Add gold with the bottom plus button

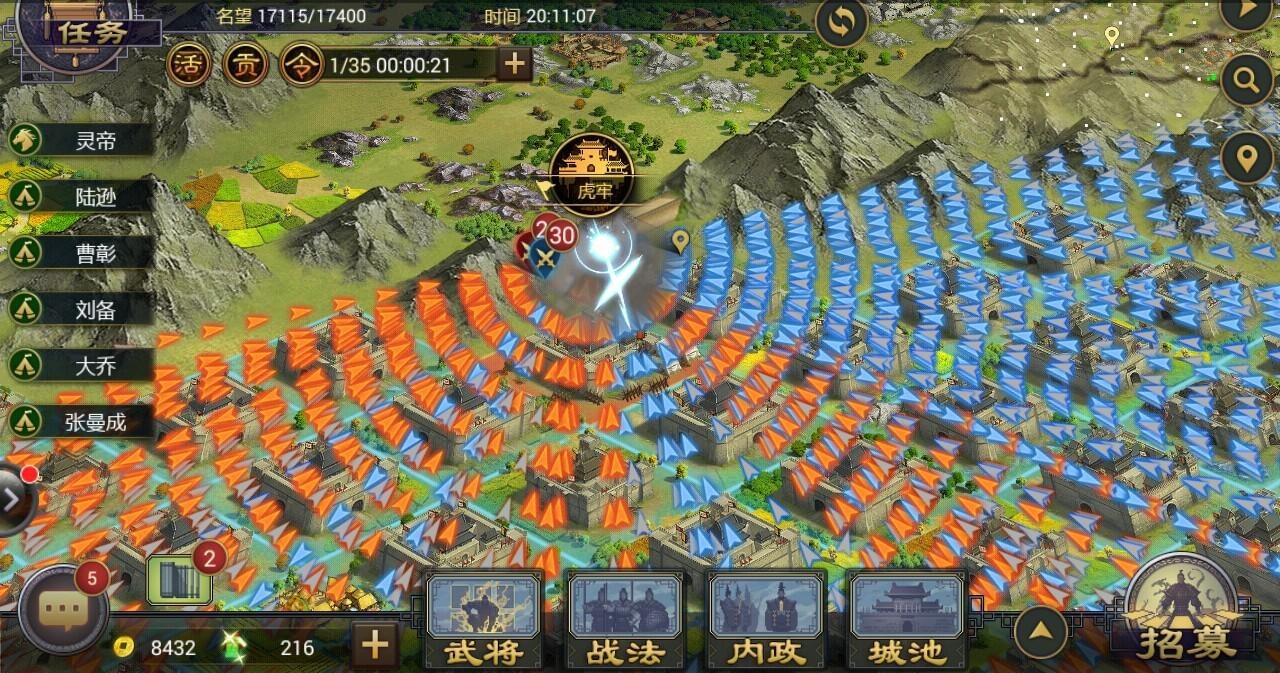(374, 644)
